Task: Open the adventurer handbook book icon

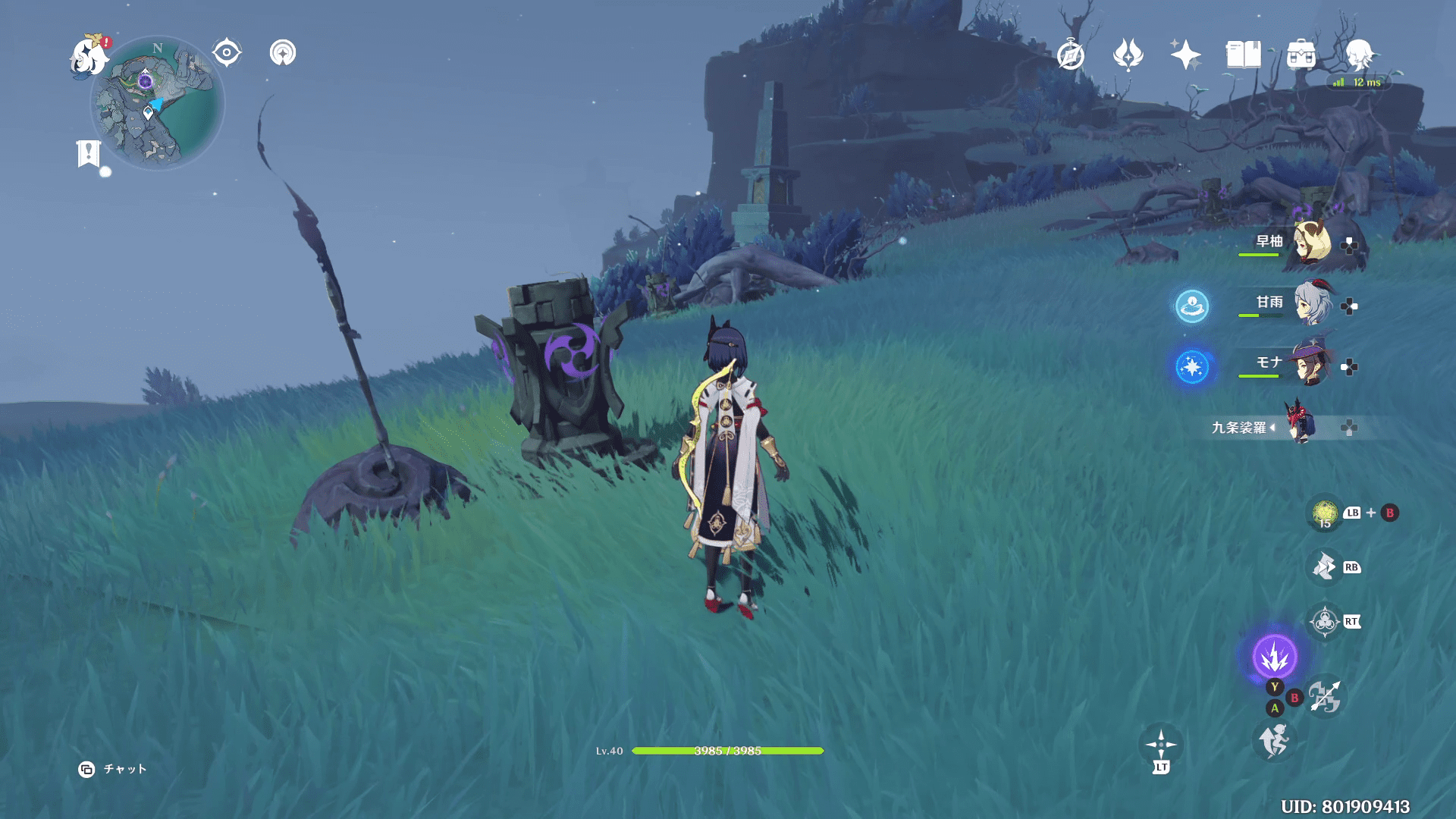Action: click(1243, 55)
